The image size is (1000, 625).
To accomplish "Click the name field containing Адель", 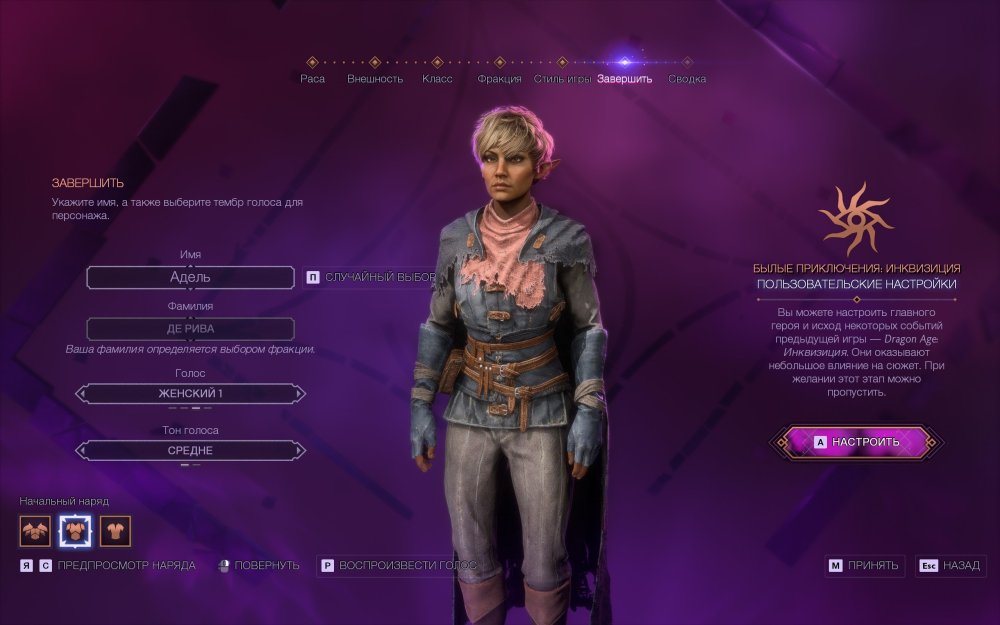I will (x=190, y=277).
